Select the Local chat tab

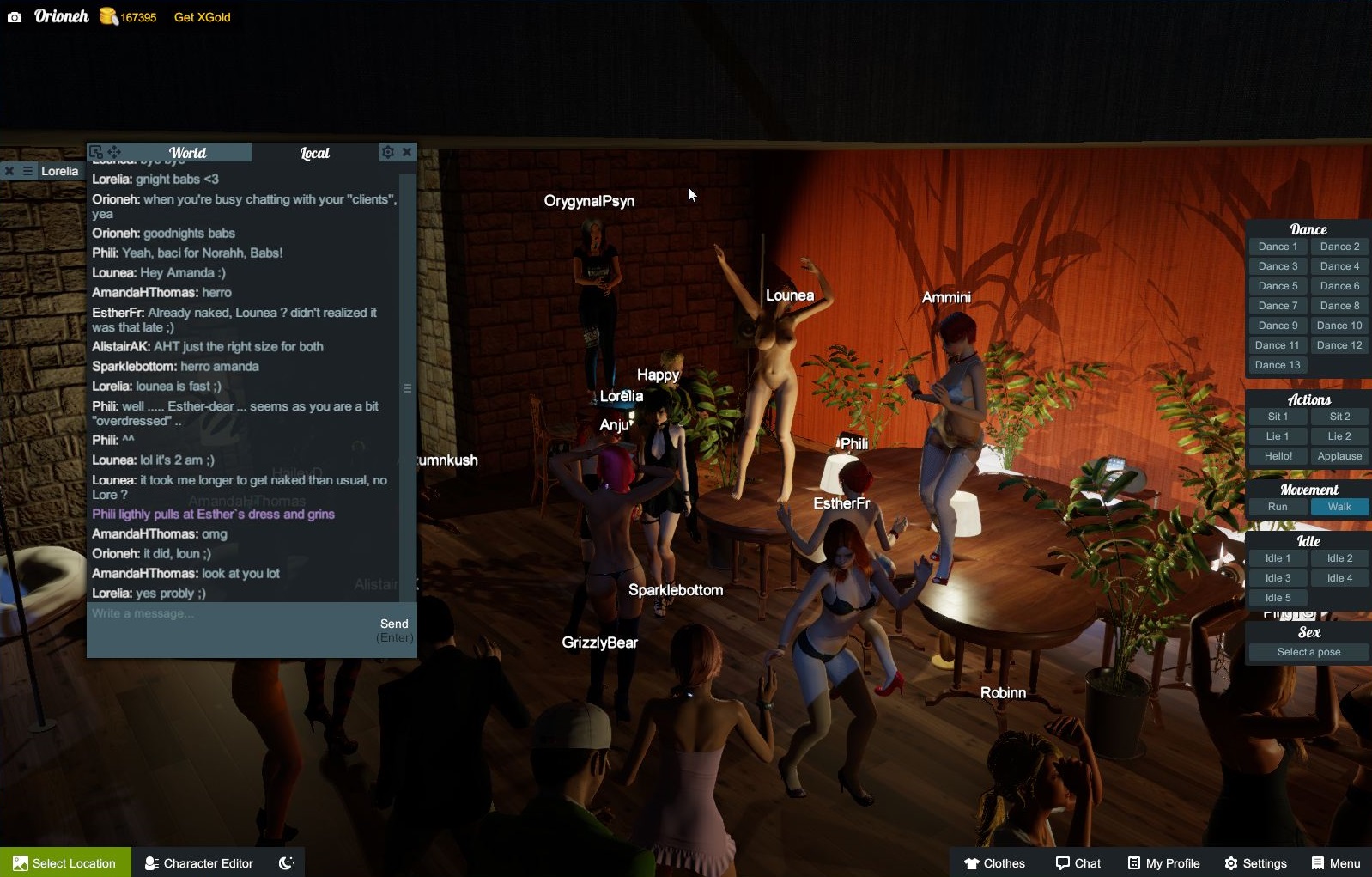314,153
